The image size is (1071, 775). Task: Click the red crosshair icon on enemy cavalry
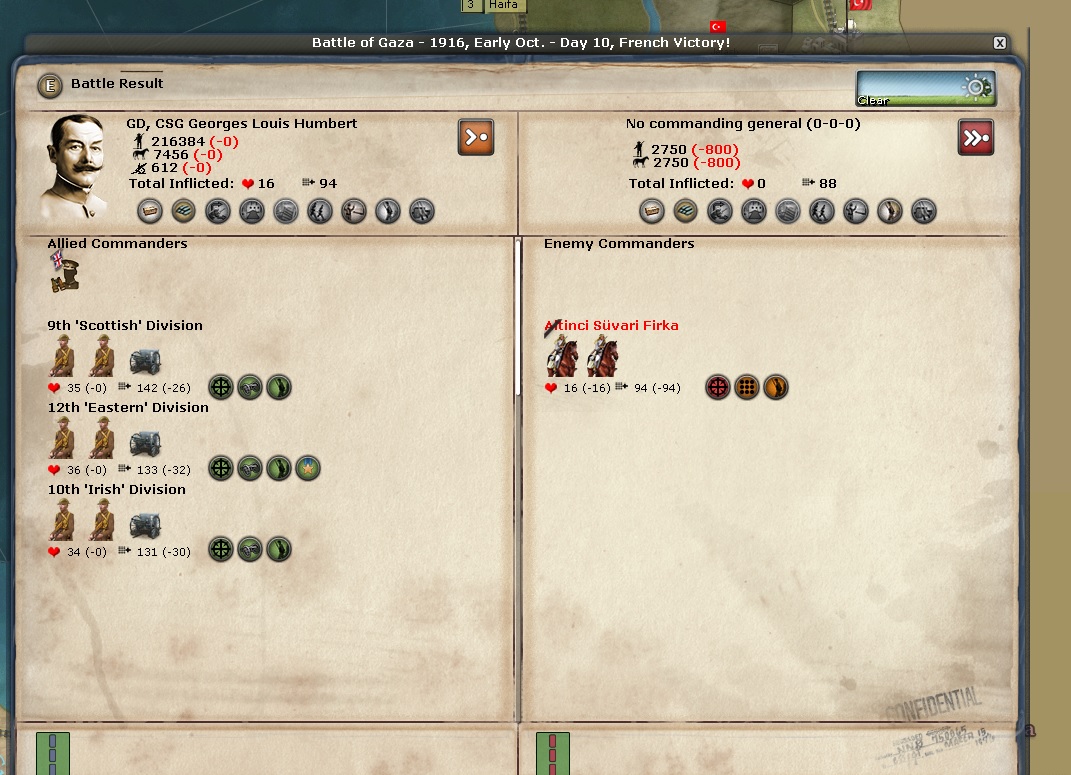point(718,387)
